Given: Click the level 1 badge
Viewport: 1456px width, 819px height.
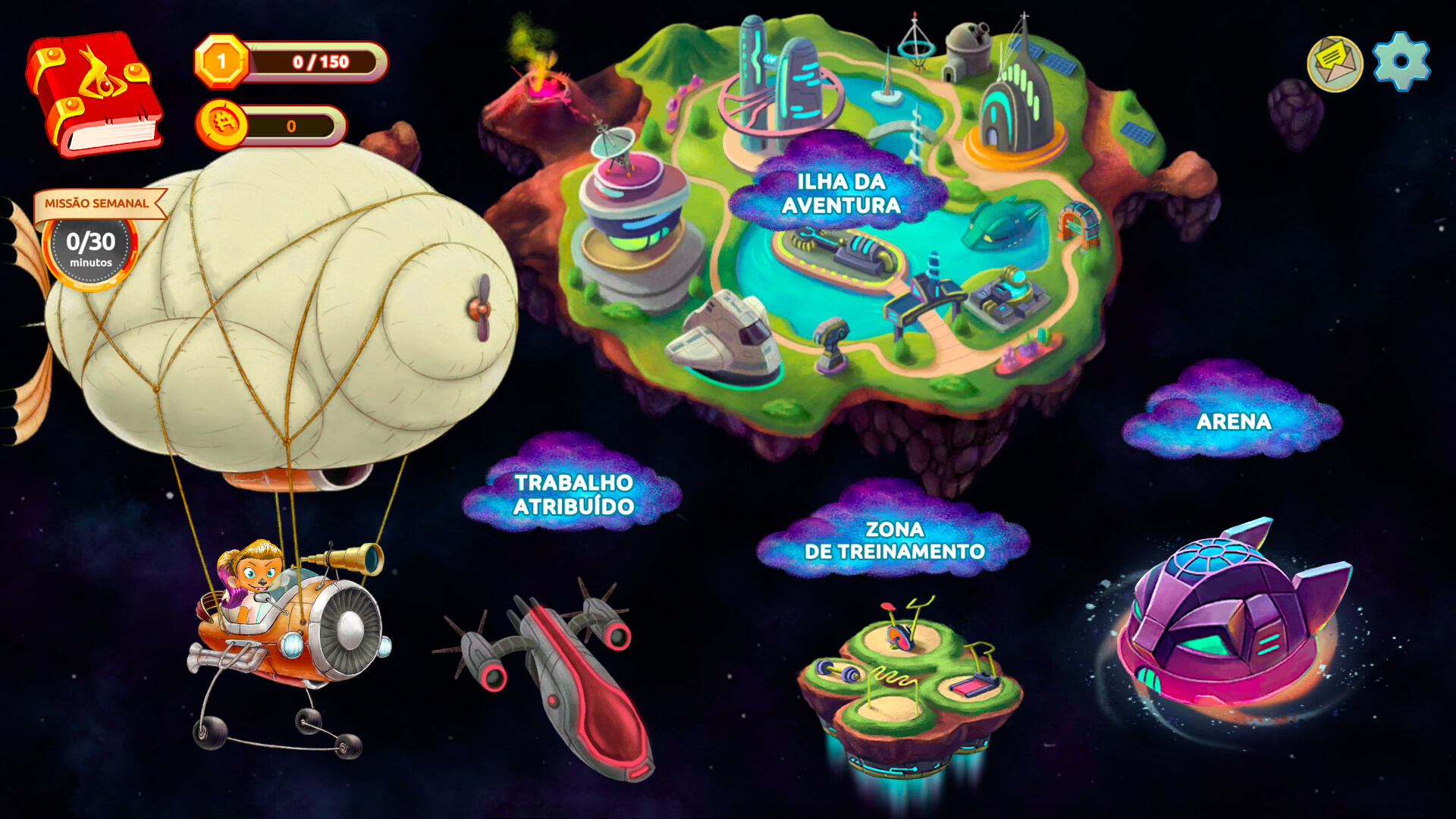Looking at the screenshot, I should tap(221, 61).
